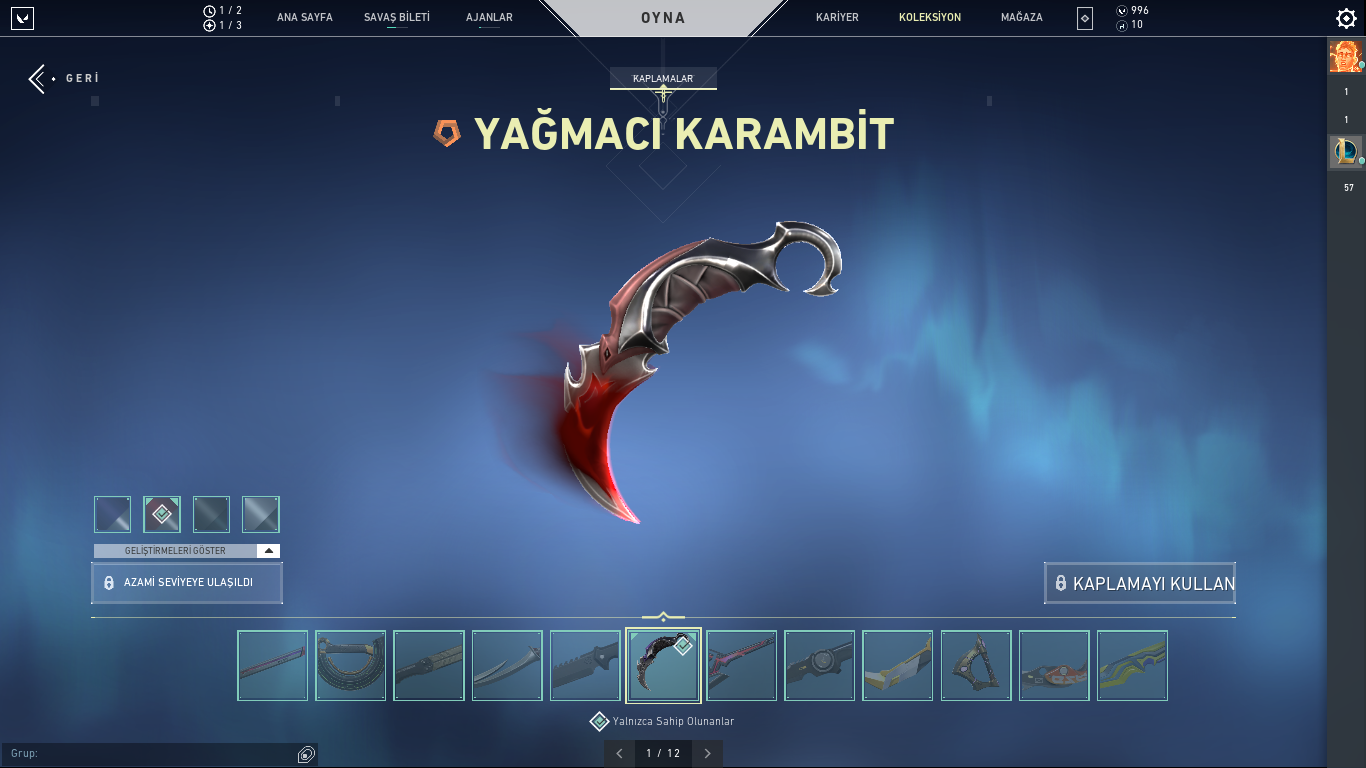Select the checked second variant swatch
The image size is (1366, 768).
(x=162, y=514)
